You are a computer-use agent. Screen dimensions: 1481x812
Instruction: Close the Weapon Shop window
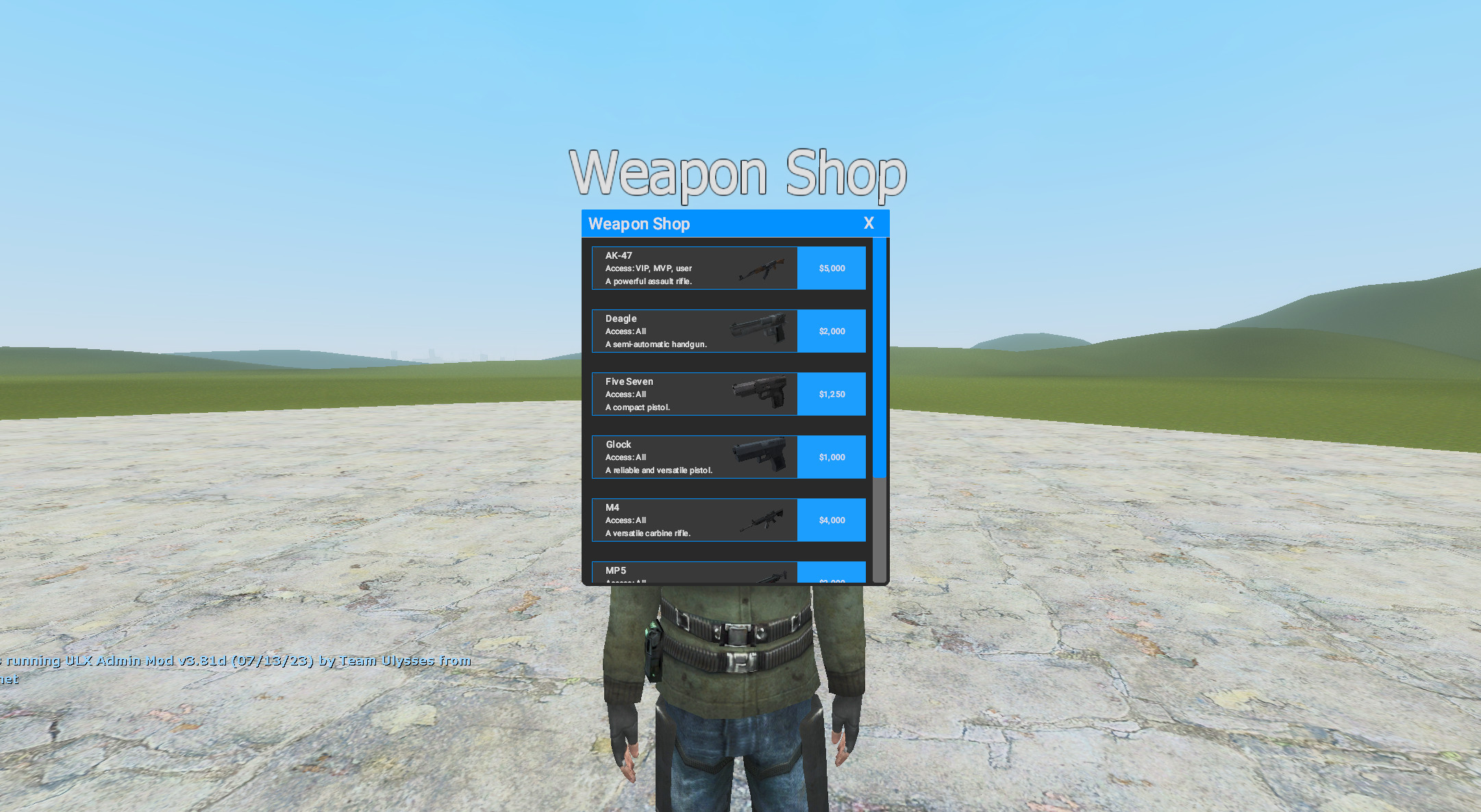tap(869, 223)
